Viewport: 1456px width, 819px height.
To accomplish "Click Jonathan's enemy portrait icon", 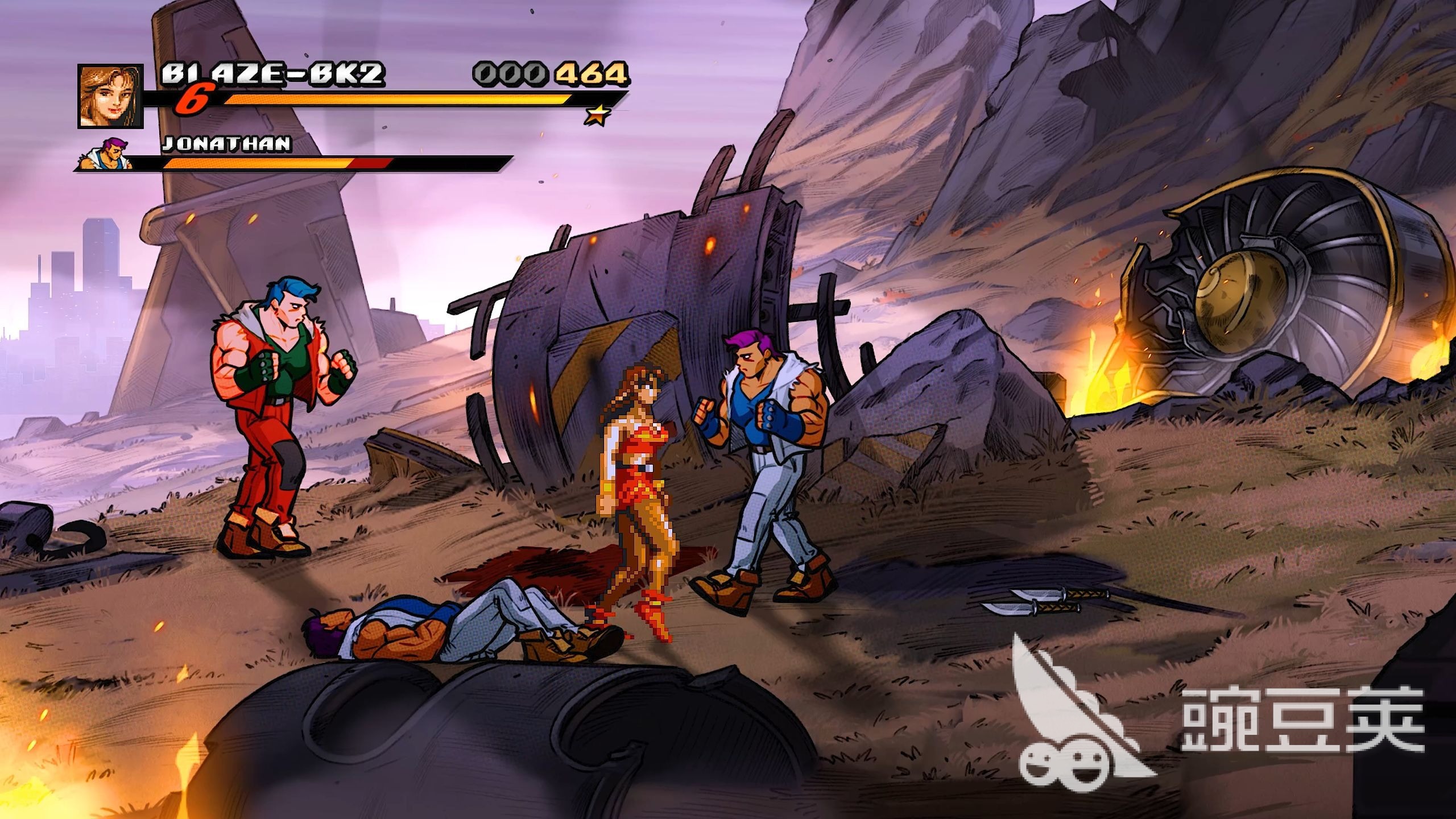I will point(107,154).
